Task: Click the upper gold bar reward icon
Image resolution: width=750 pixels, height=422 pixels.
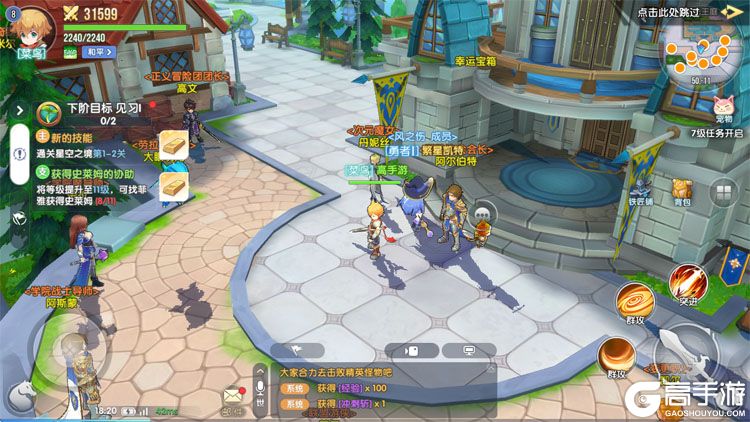Action: pos(174,144)
